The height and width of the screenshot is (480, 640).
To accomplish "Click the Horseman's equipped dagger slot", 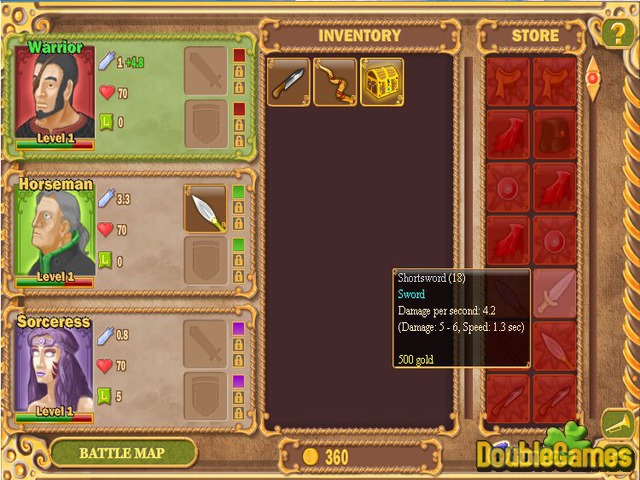I will (205, 208).
